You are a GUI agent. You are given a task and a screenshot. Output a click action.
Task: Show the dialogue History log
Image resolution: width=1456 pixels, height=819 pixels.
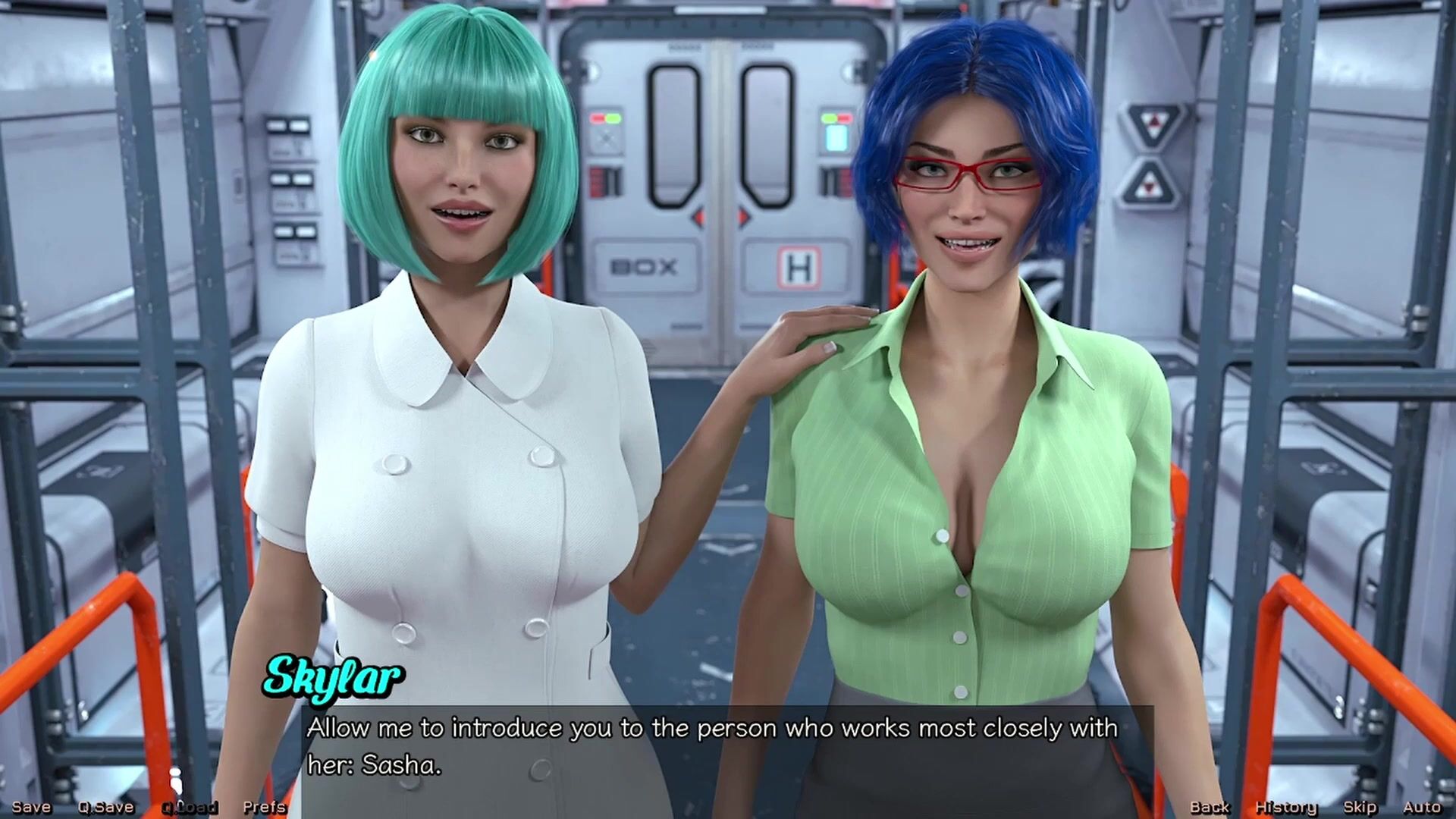1286,808
